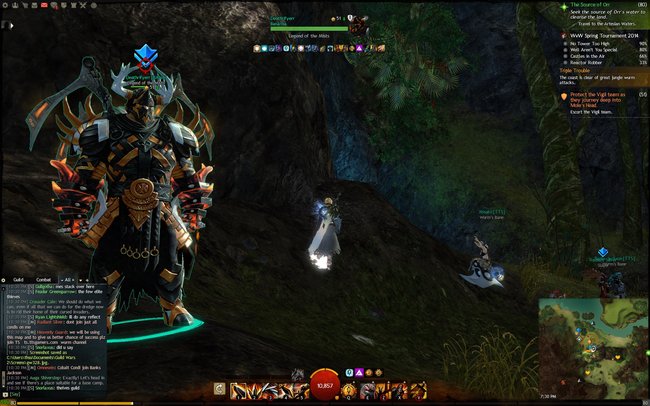Open the Combat chat tab

[x=44, y=279]
